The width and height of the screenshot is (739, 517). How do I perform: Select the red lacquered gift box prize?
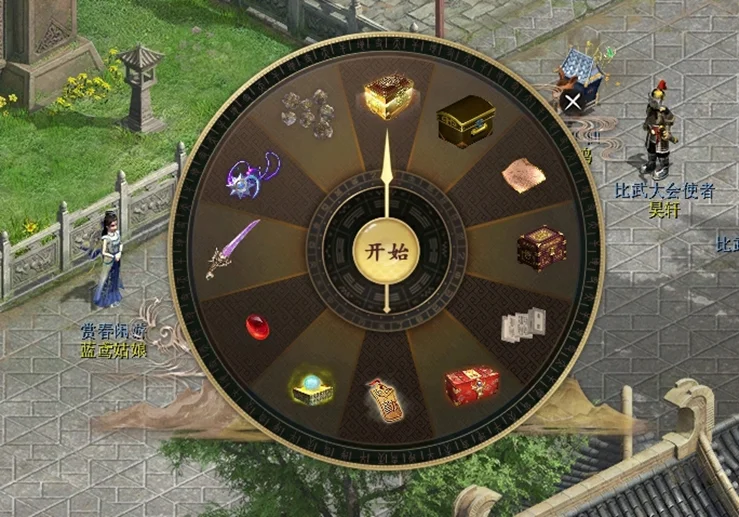click(x=471, y=384)
